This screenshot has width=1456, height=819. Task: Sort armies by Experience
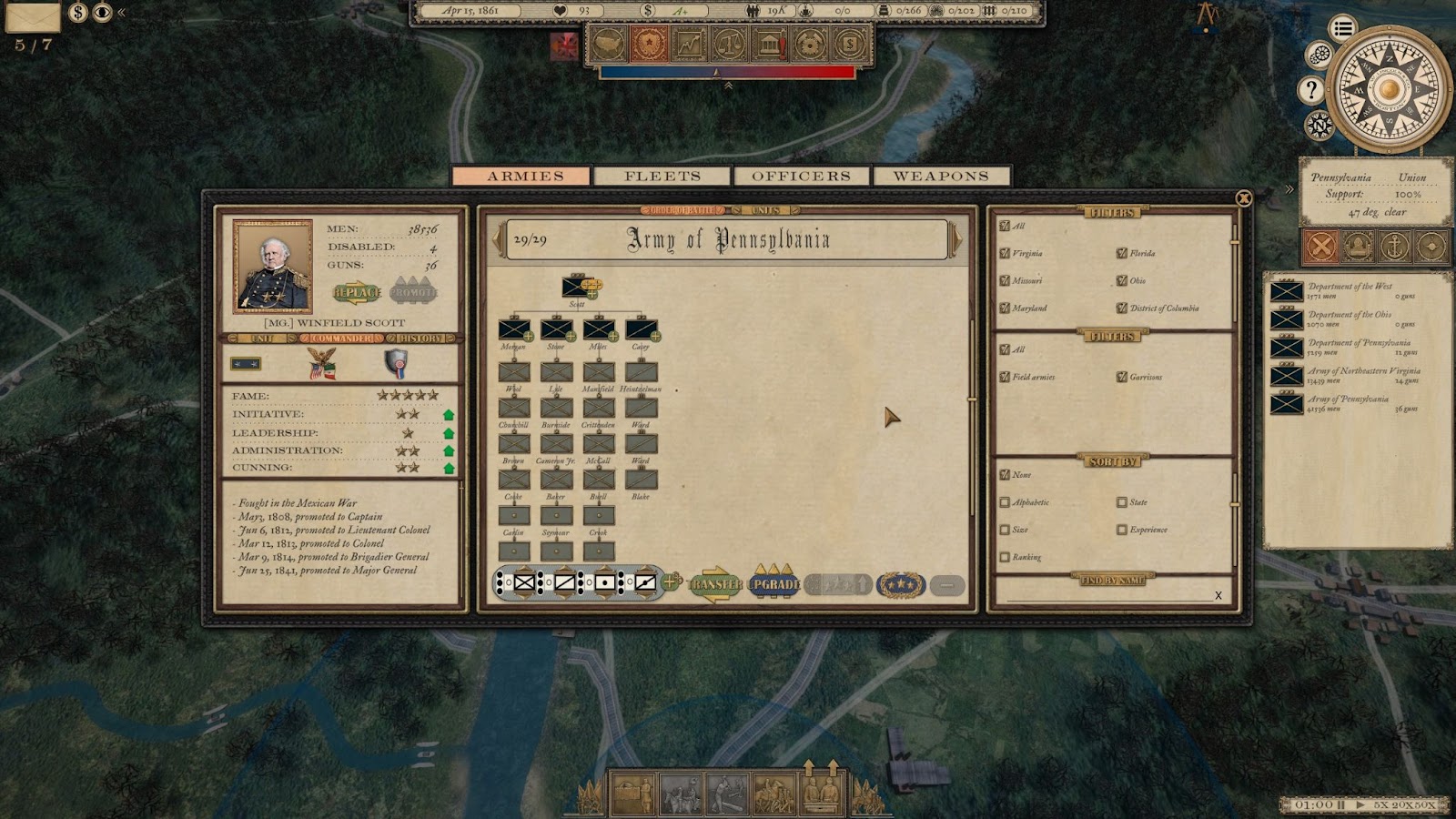coord(1122,530)
